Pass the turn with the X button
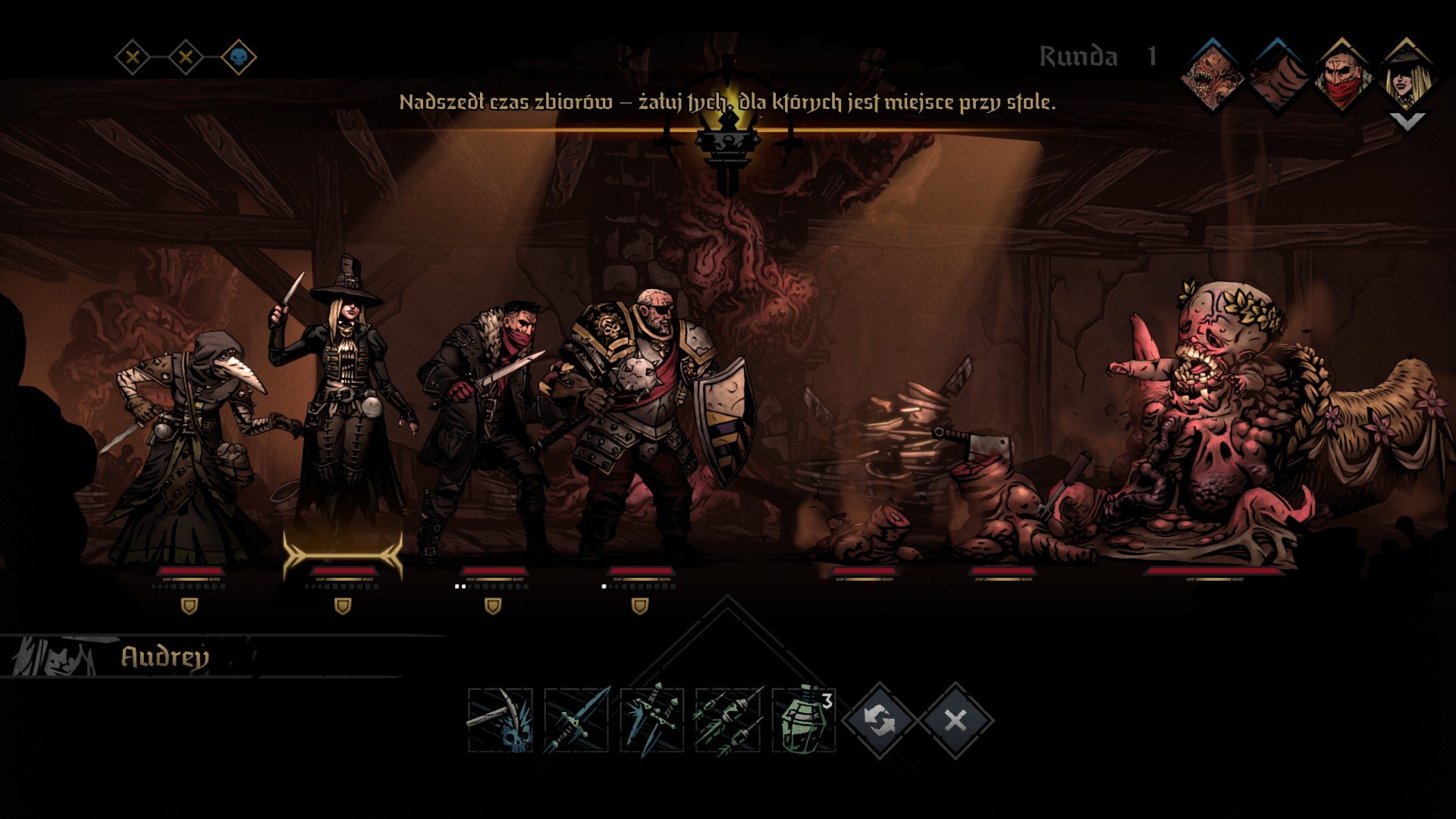Image resolution: width=1456 pixels, height=819 pixels. pyautogui.click(x=955, y=720)
